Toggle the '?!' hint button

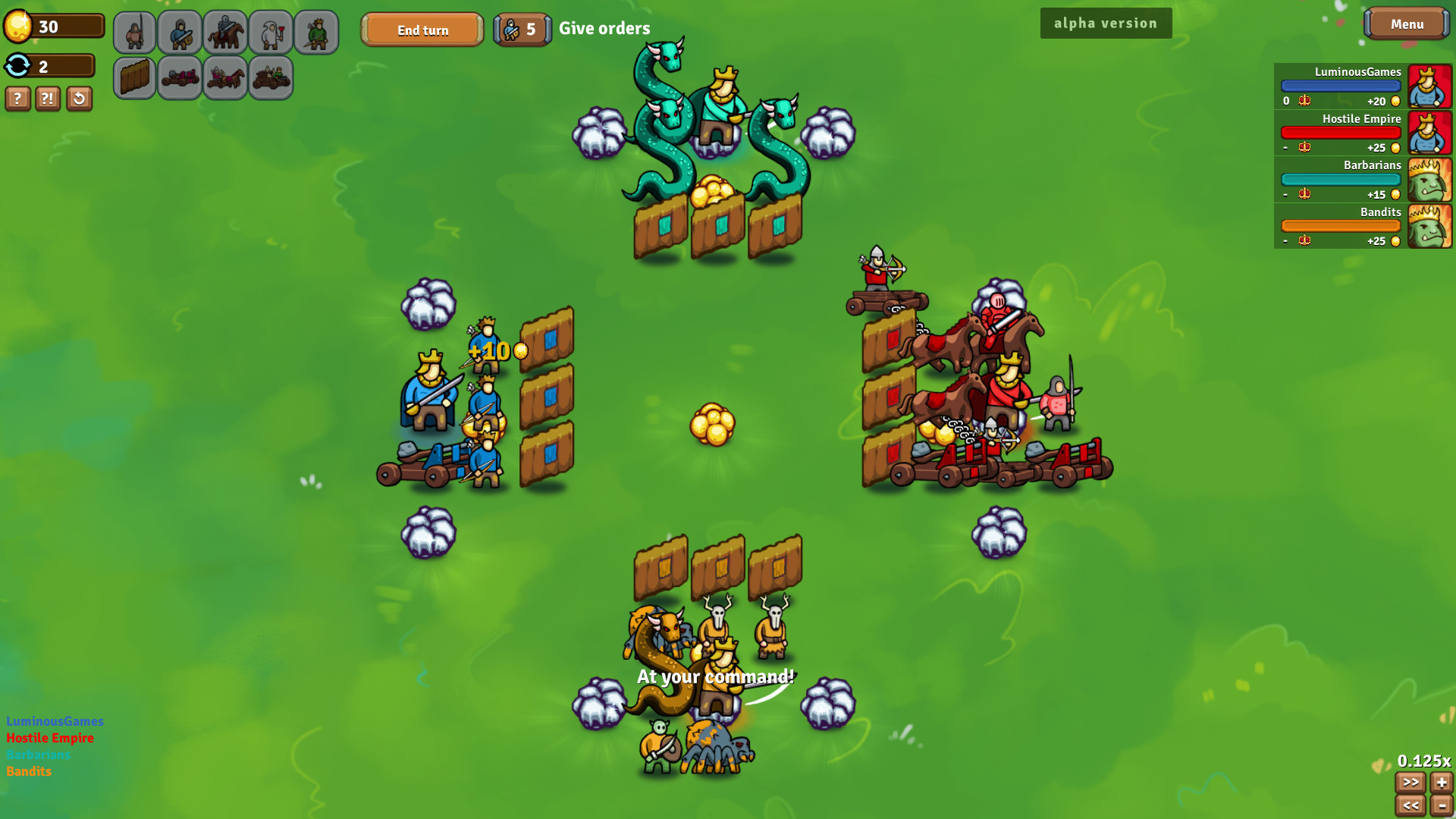[47, 99]
